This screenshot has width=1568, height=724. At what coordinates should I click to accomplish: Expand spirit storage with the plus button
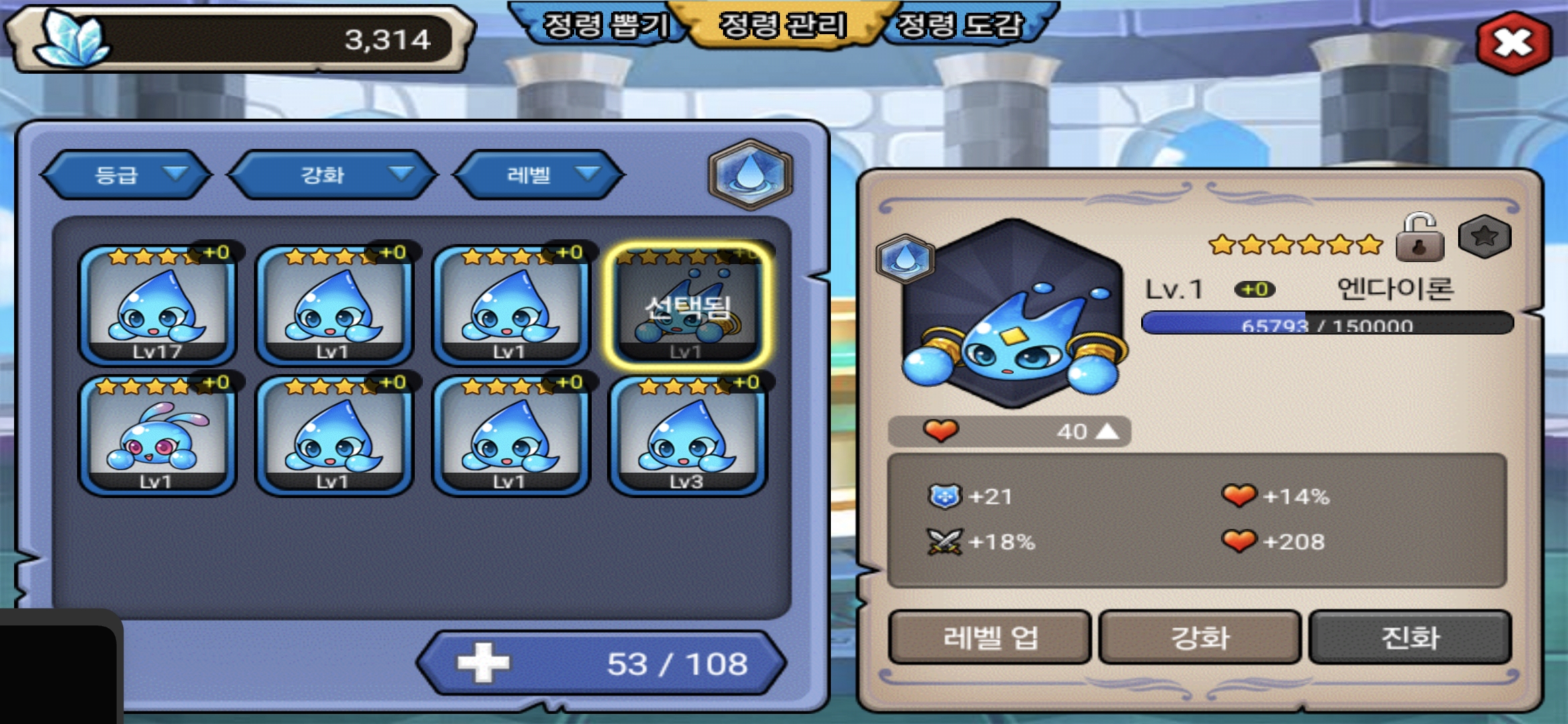tap(483, 663)
